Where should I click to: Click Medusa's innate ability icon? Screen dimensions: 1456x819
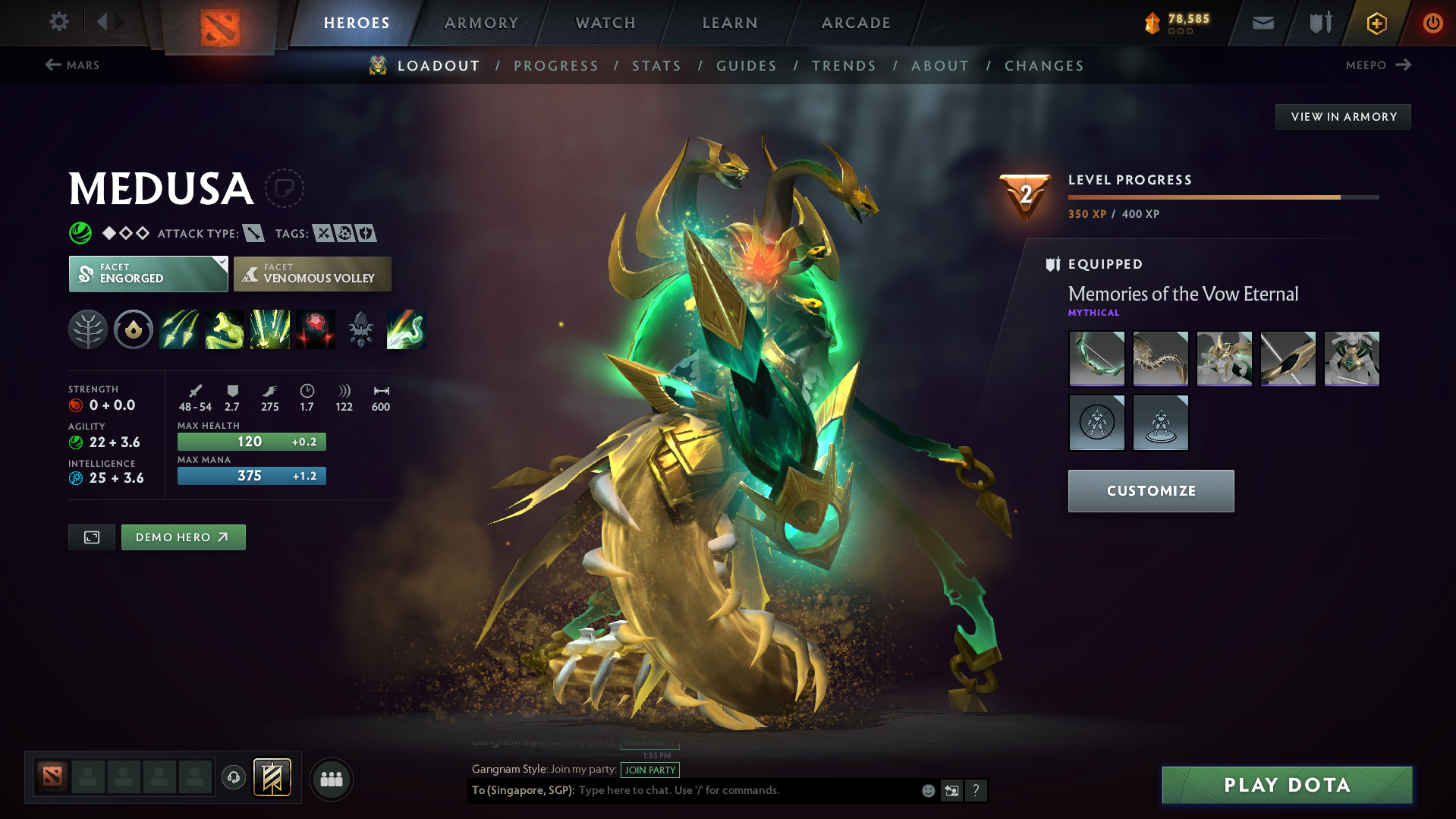click(x=134, y=329)
